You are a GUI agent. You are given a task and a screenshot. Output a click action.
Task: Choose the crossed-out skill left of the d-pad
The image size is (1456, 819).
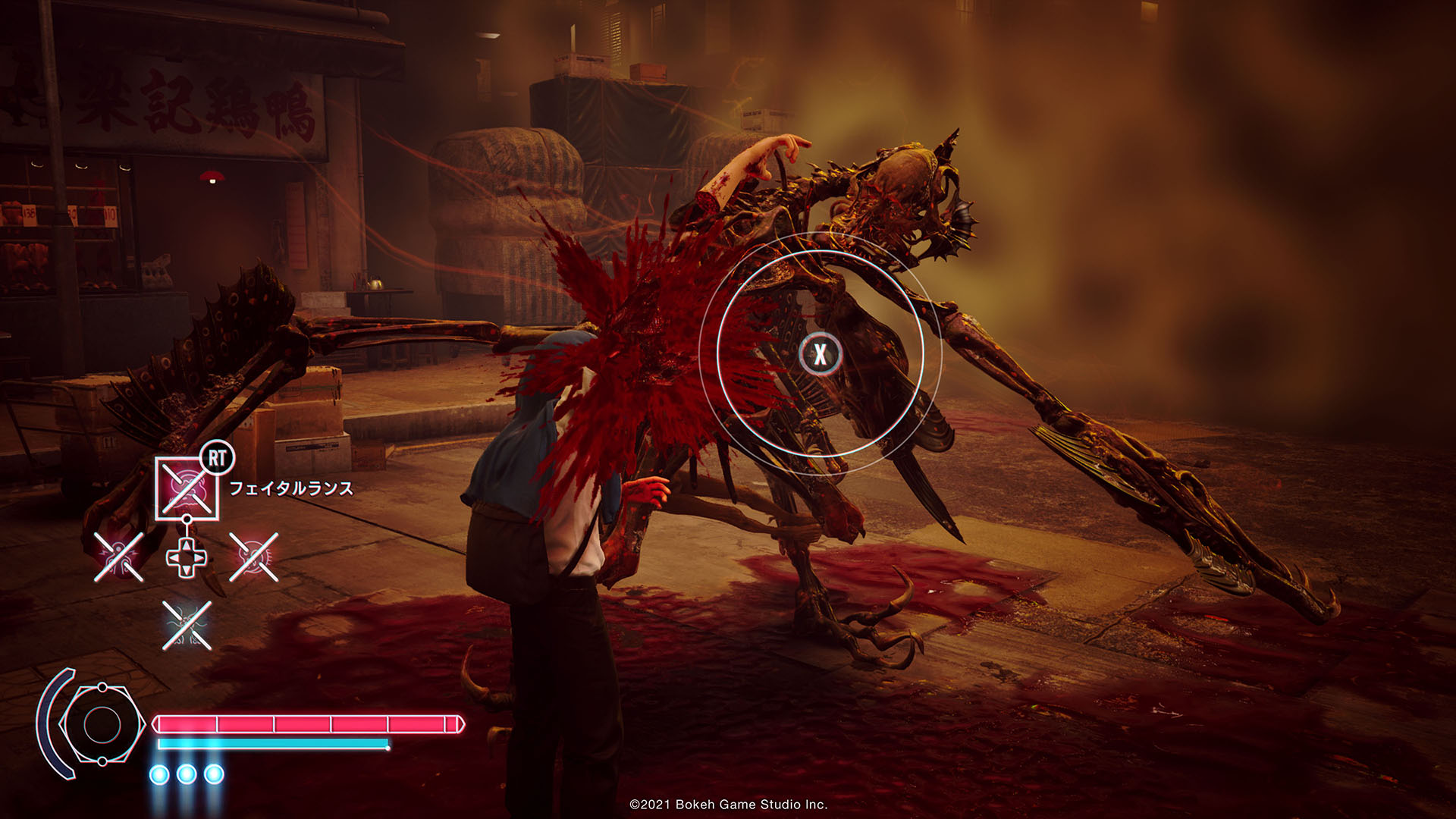tap(118, 557)
